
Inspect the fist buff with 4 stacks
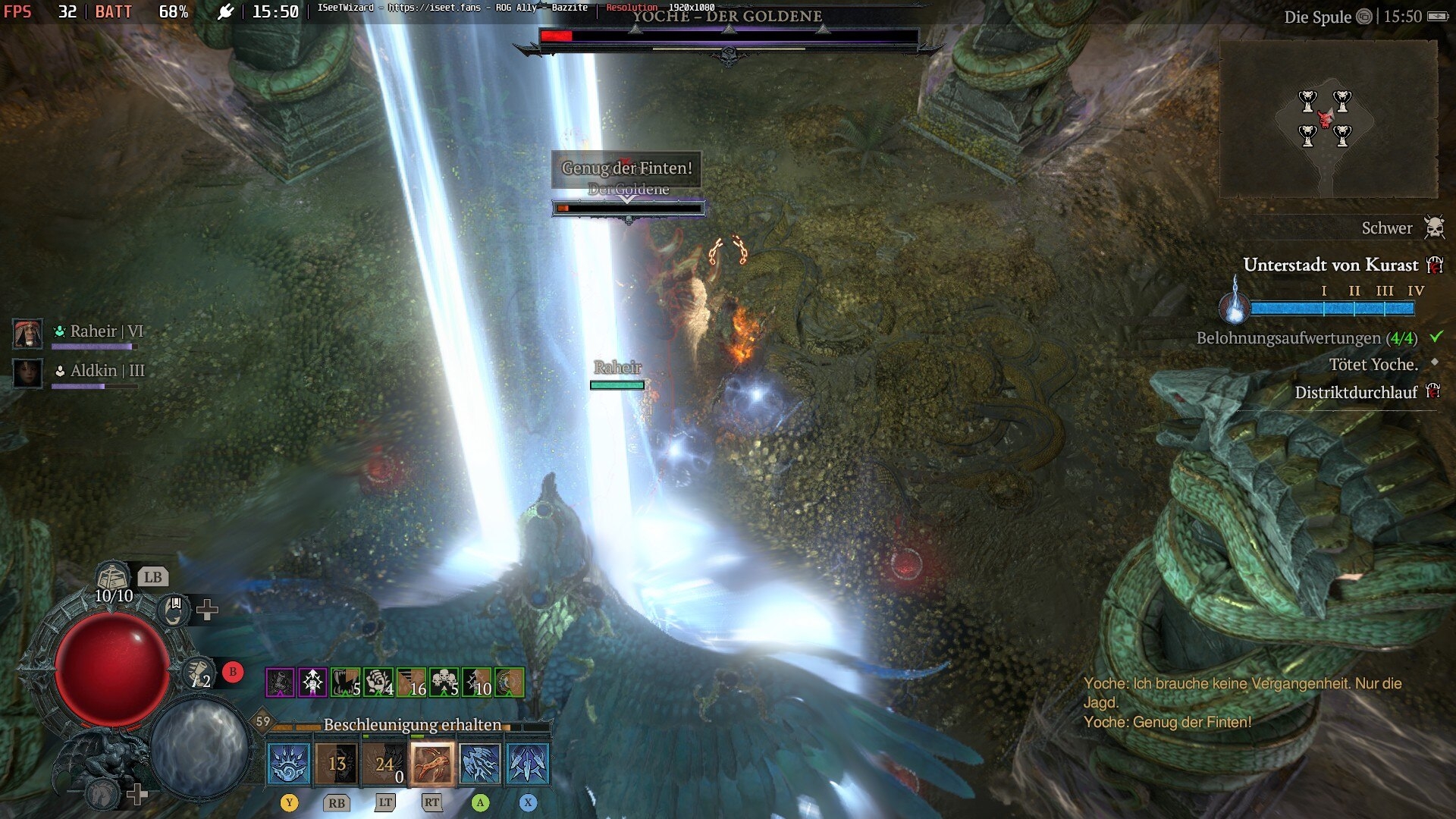coord(378,682)
